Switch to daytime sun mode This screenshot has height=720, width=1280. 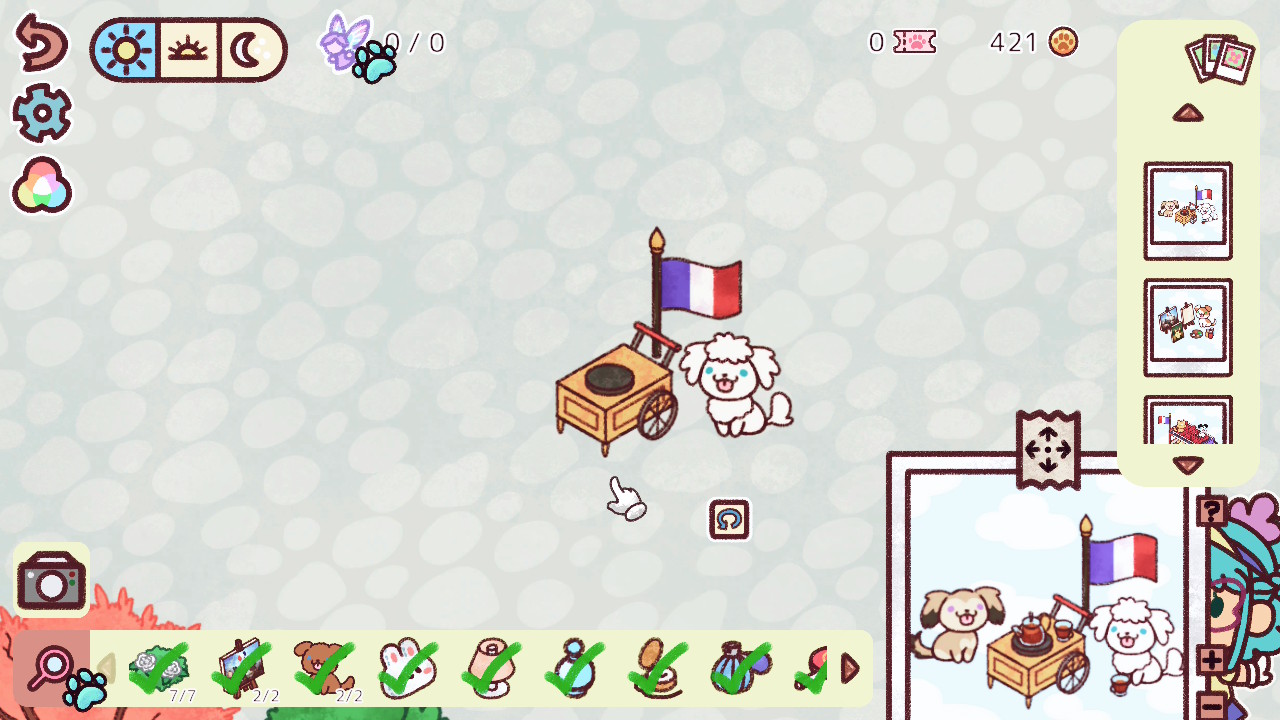pos(126,50)
